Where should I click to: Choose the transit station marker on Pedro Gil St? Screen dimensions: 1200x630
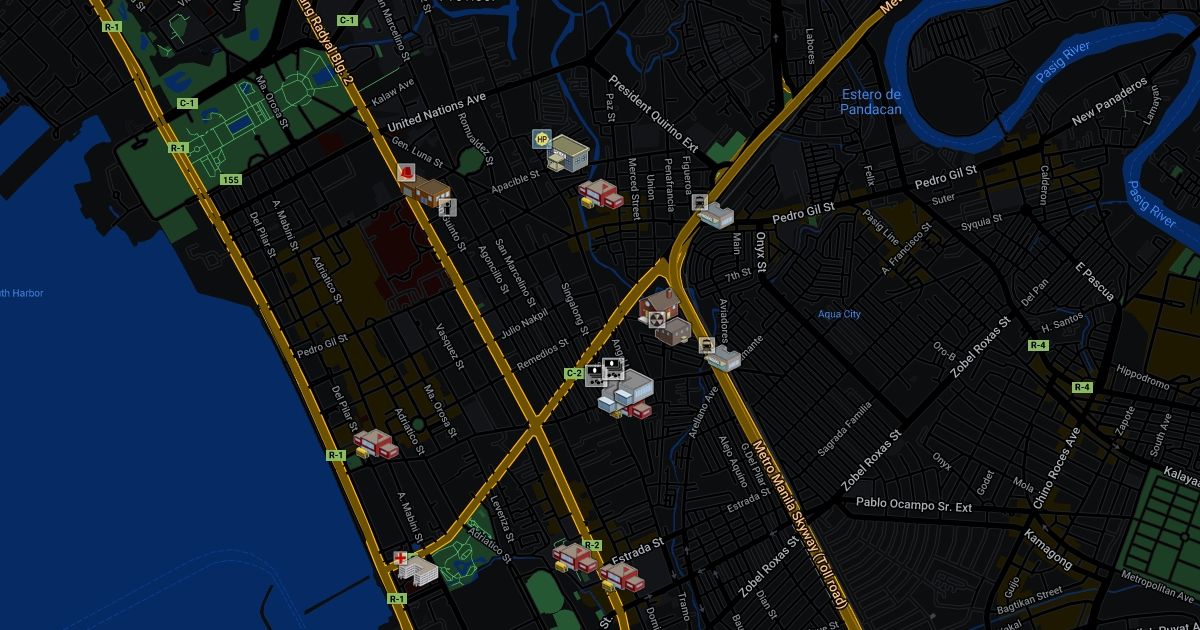point(715,211)
